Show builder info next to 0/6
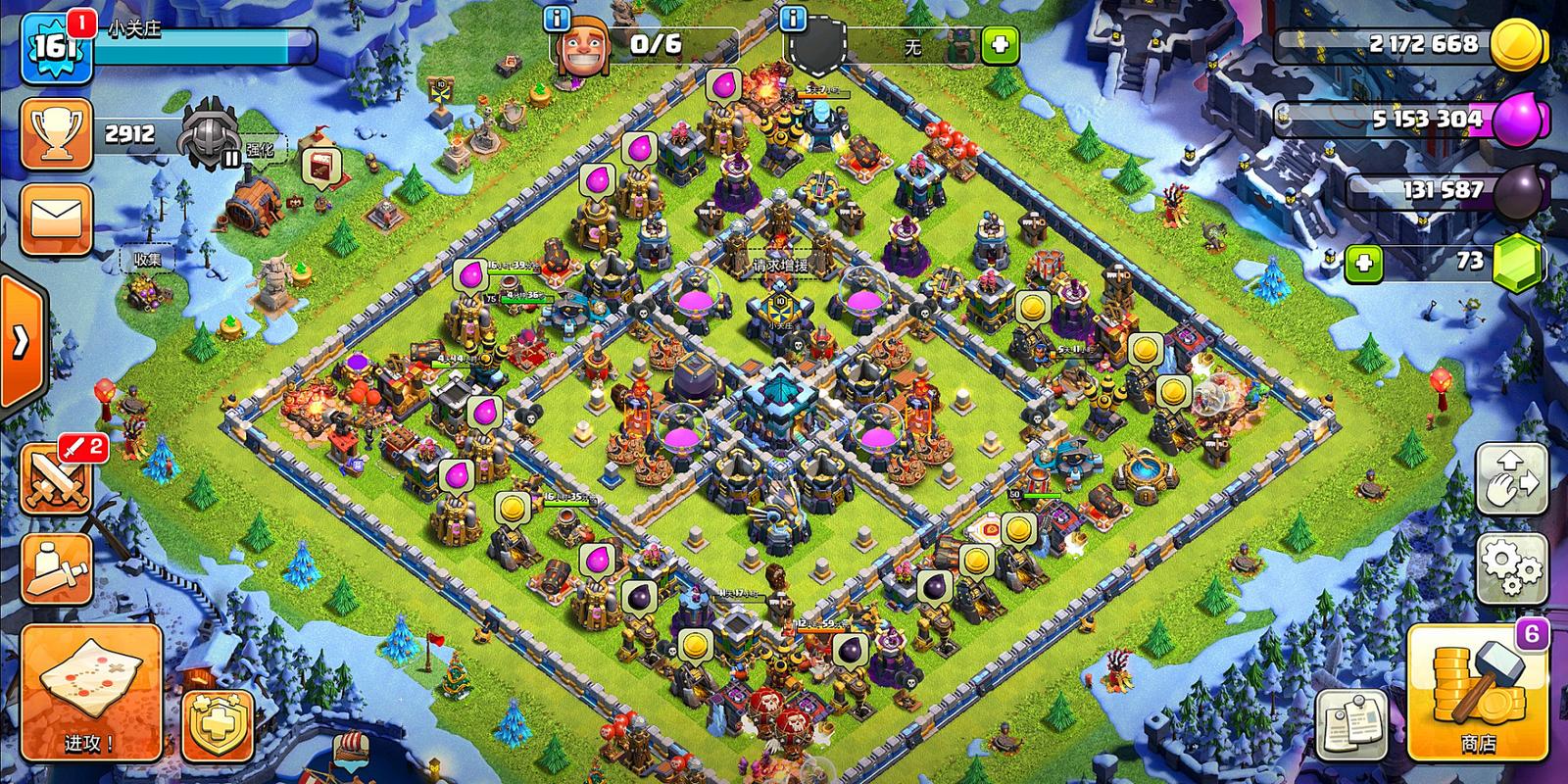 [x=559, y=19]
